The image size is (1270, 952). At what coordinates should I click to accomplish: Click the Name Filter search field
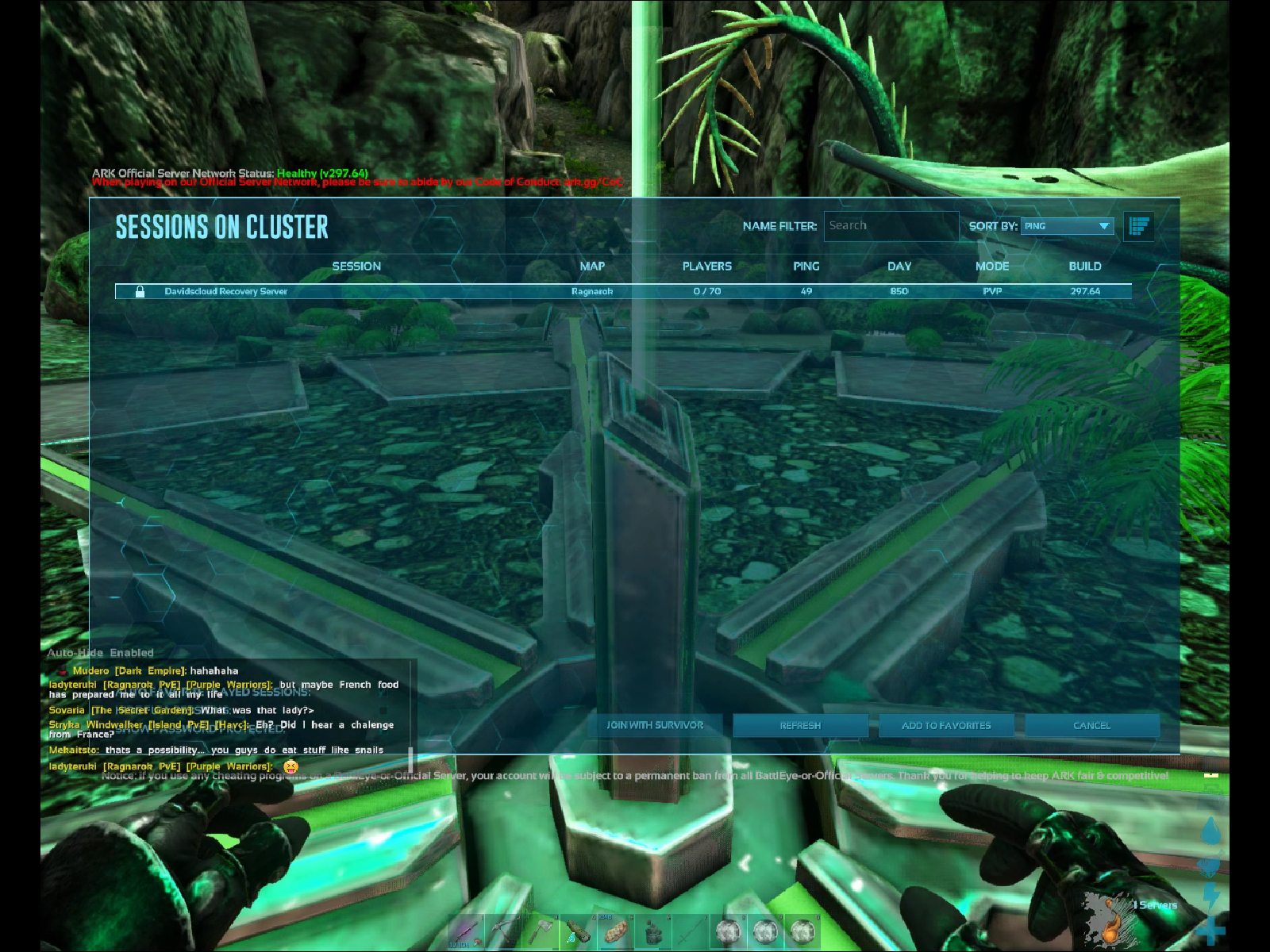(891, 226)
